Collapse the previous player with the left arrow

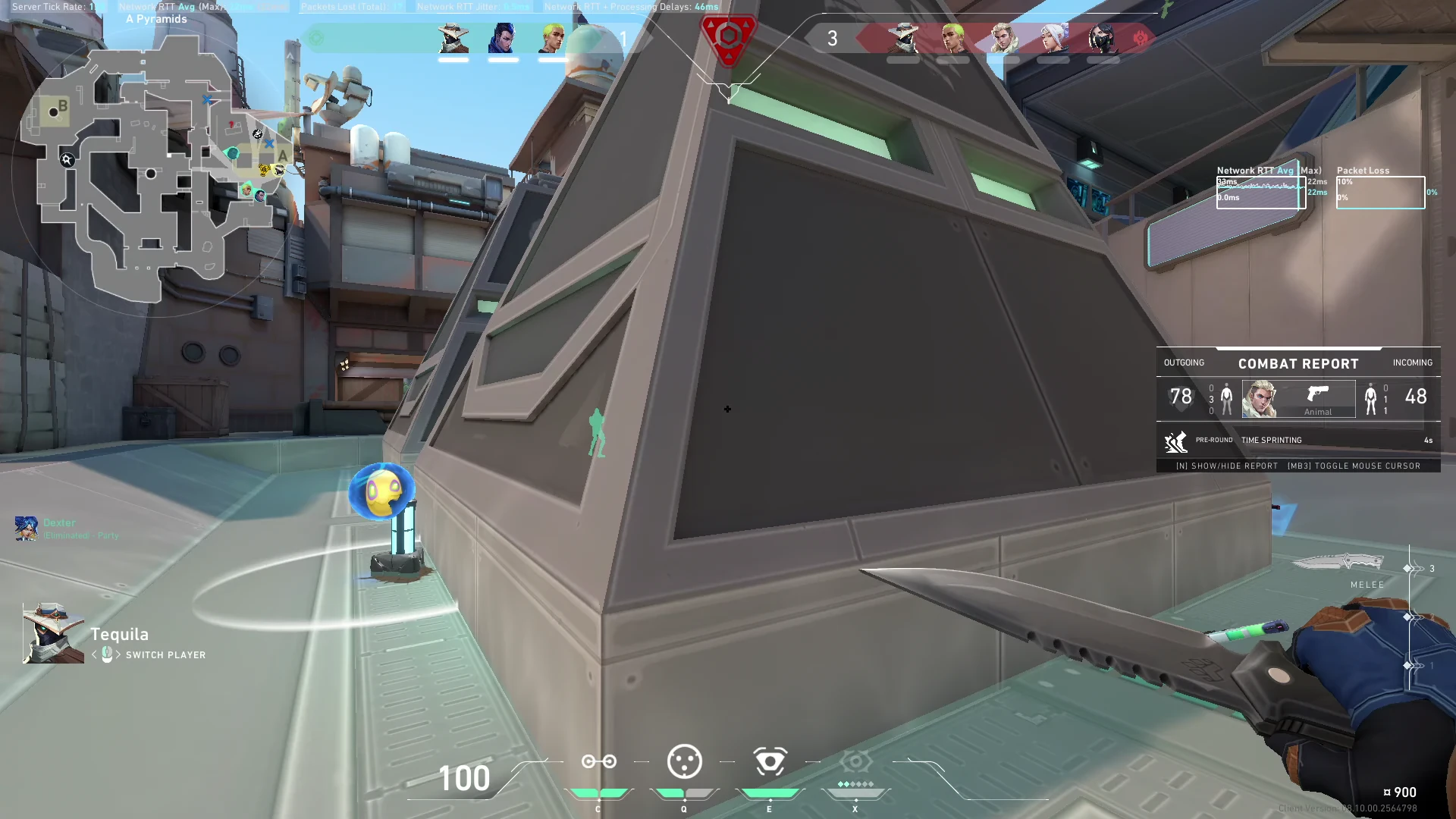[x=96, y=654]
